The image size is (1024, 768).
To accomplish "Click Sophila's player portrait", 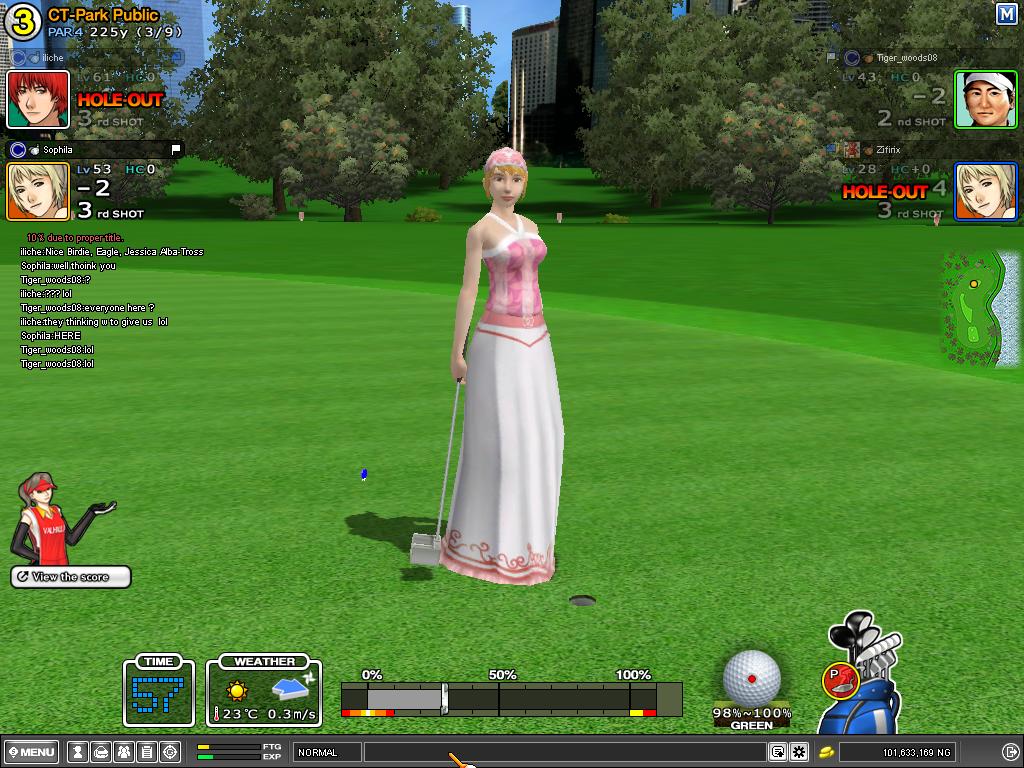I will (x=38, y=191).
